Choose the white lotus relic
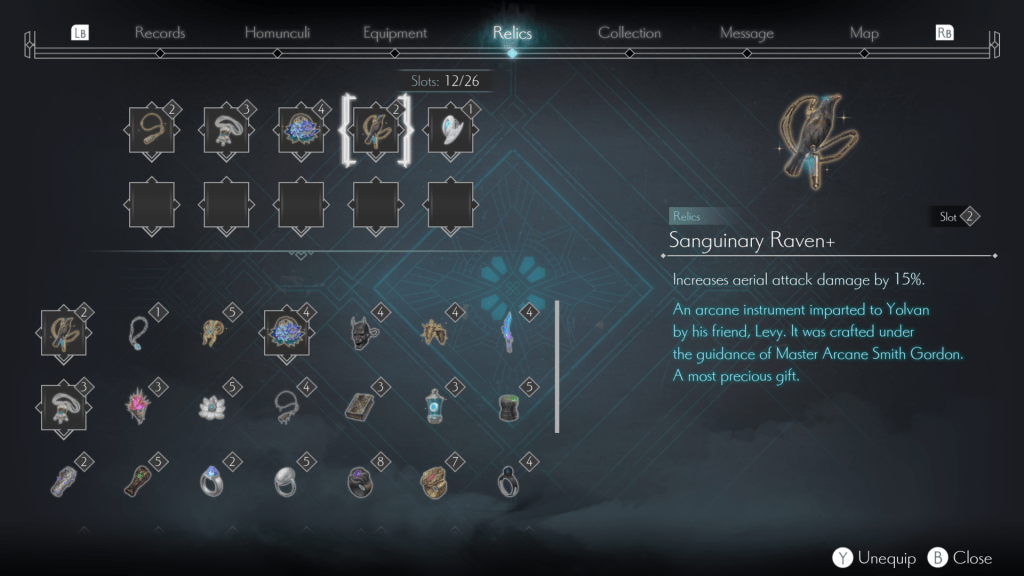The height and width of the screenshot is (576, 1024). point(212,406)
